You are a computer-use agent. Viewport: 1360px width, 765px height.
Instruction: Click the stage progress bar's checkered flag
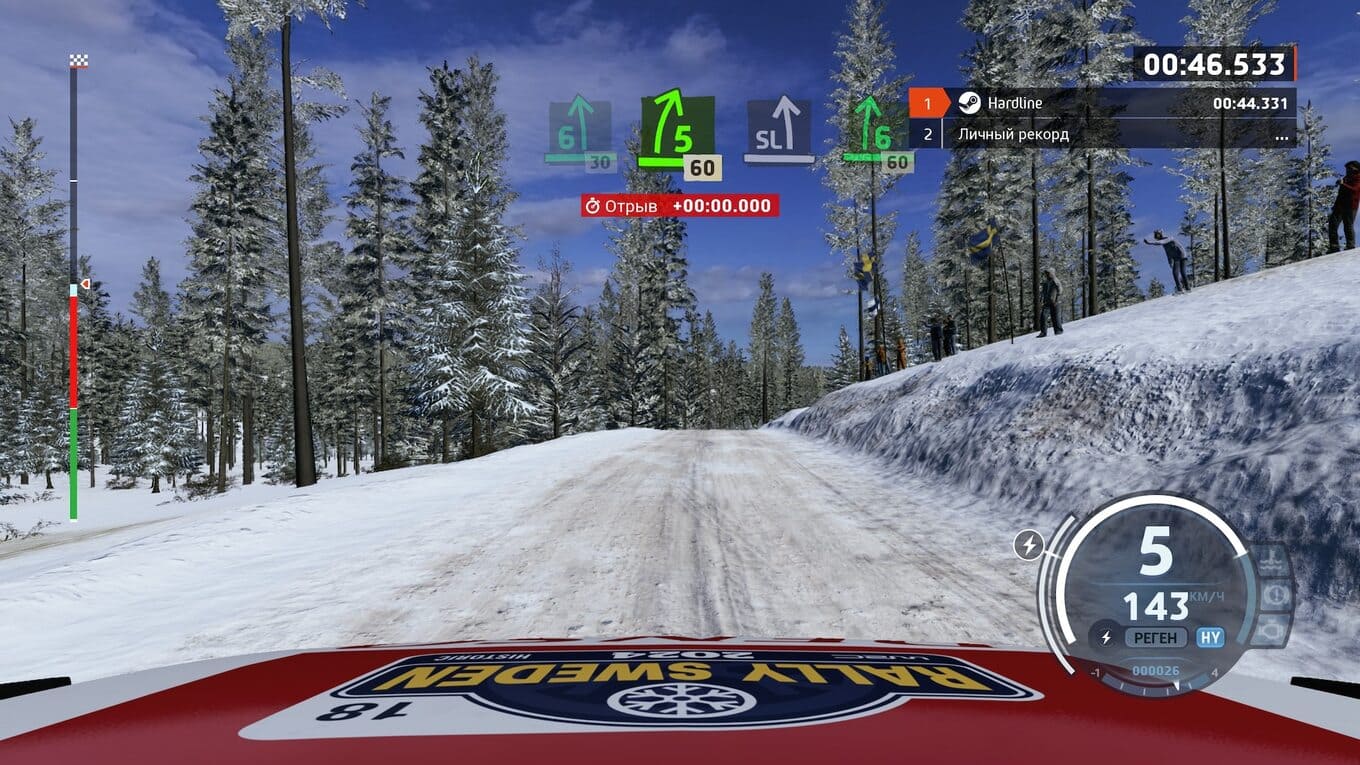point(78,61)
